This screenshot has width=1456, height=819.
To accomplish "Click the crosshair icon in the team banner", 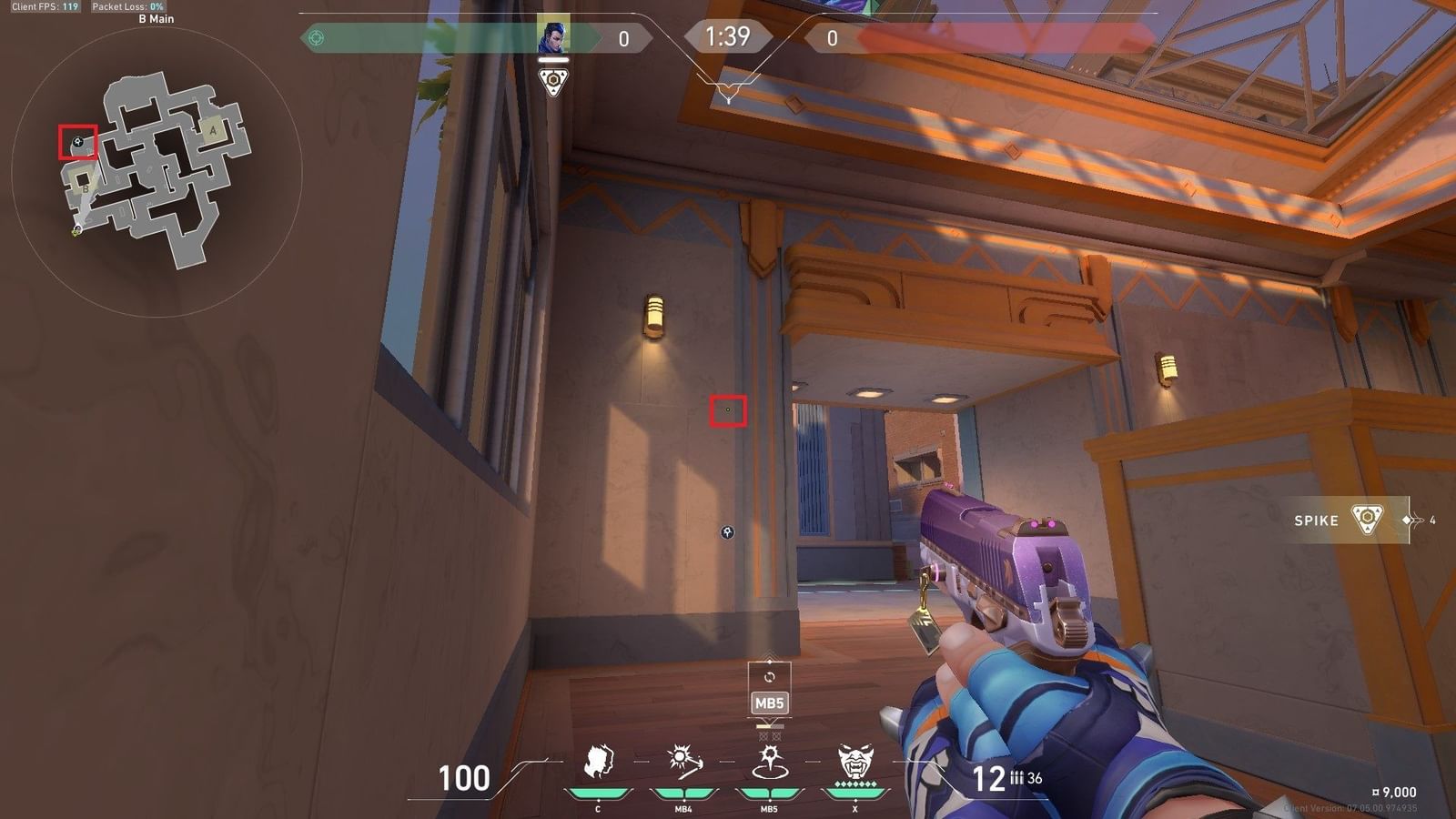I will pyautogui.click(x=314, y=36).
